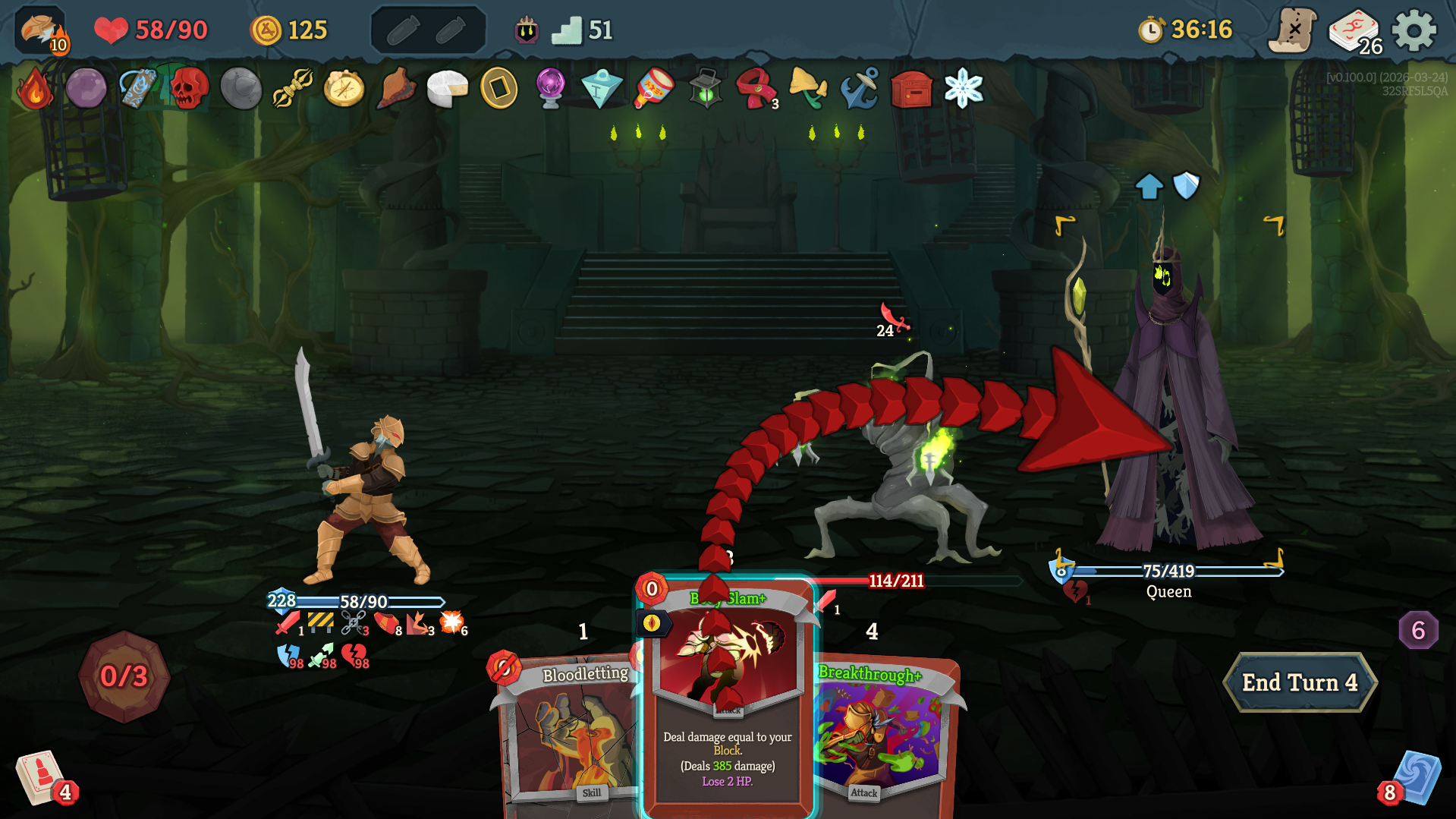The image size is (1456, 819).
Task: Inspect the pocket watch relic
Action: click(344, 89)
